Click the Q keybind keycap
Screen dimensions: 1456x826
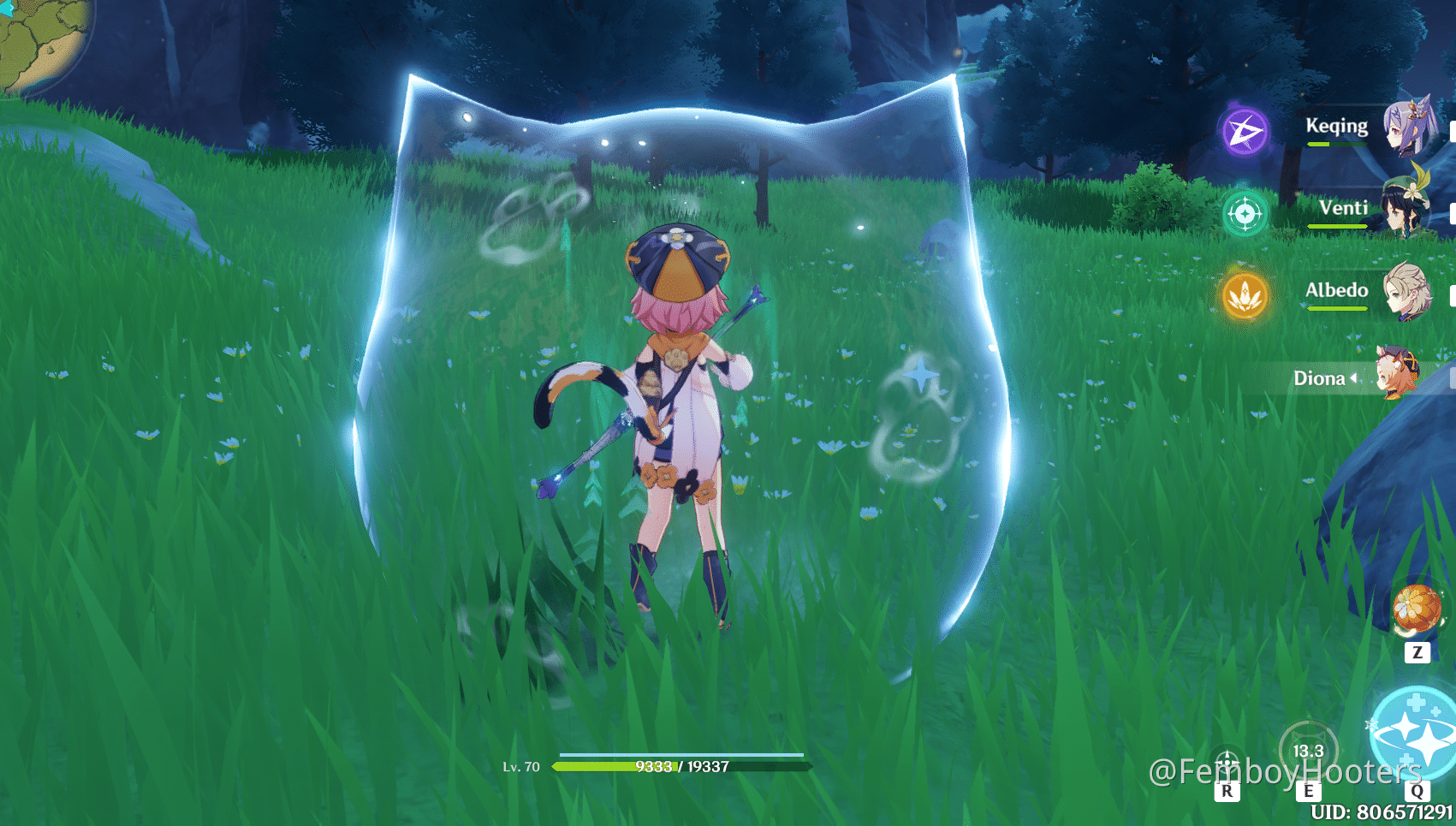point(1417,791)
